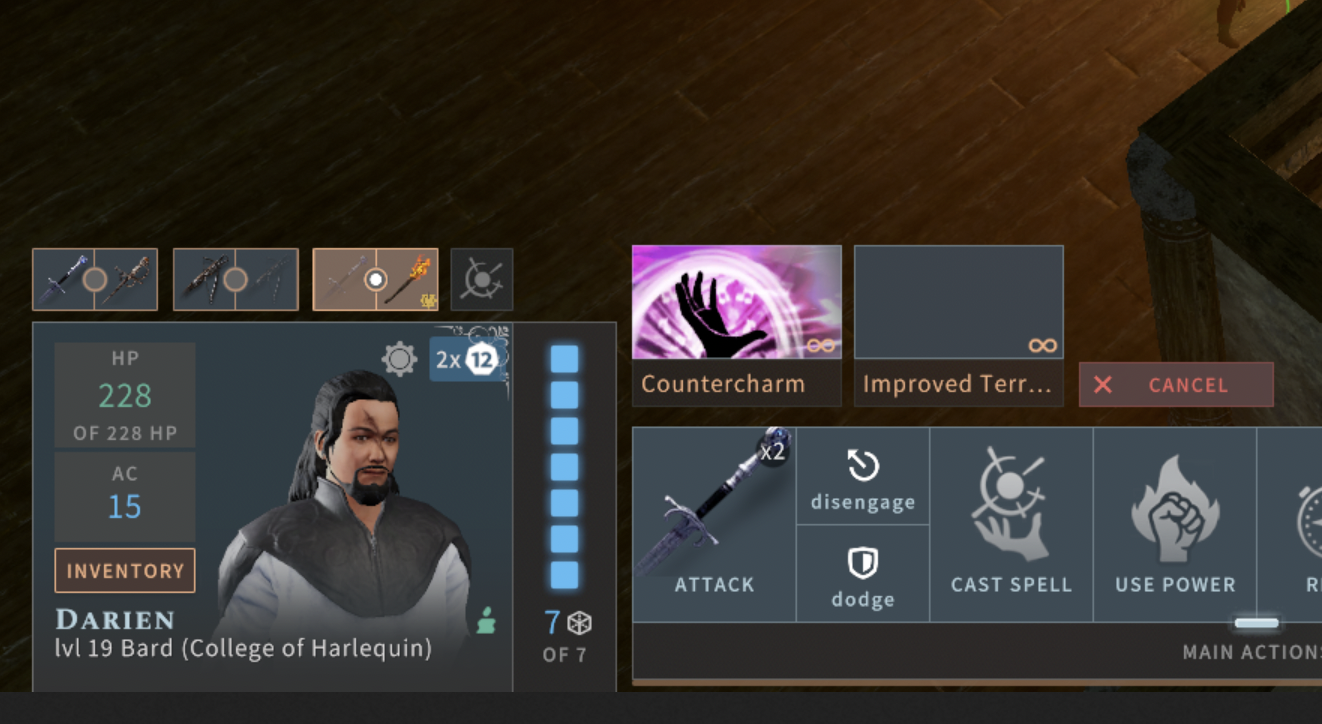The width and height of the screenshot is (1322, 724).
Task: Activate the Improved Terr... power
Action: [x=958, y=320]
